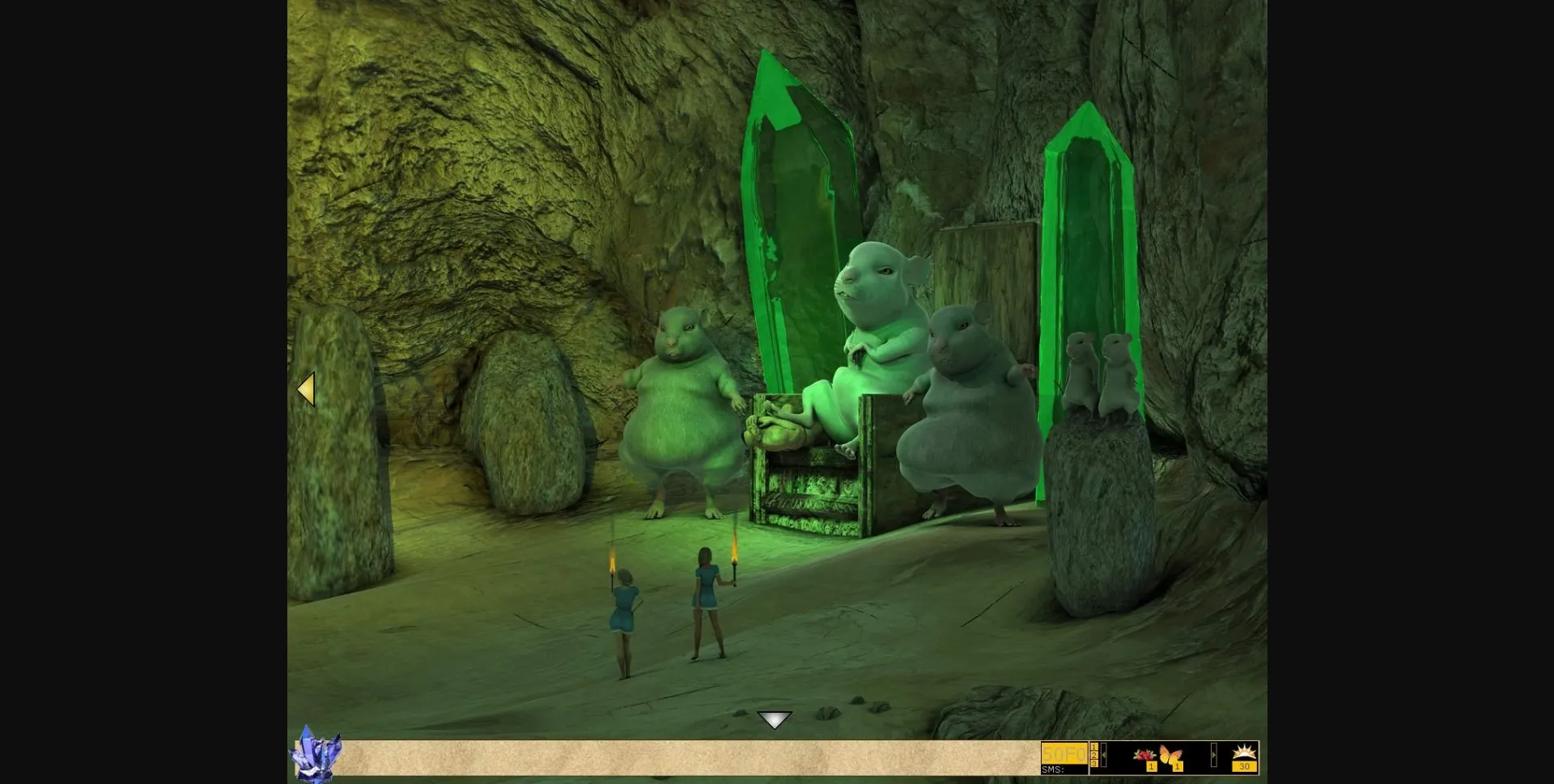
Task: Click the yellow left navigation arrow
Action: 306,389
